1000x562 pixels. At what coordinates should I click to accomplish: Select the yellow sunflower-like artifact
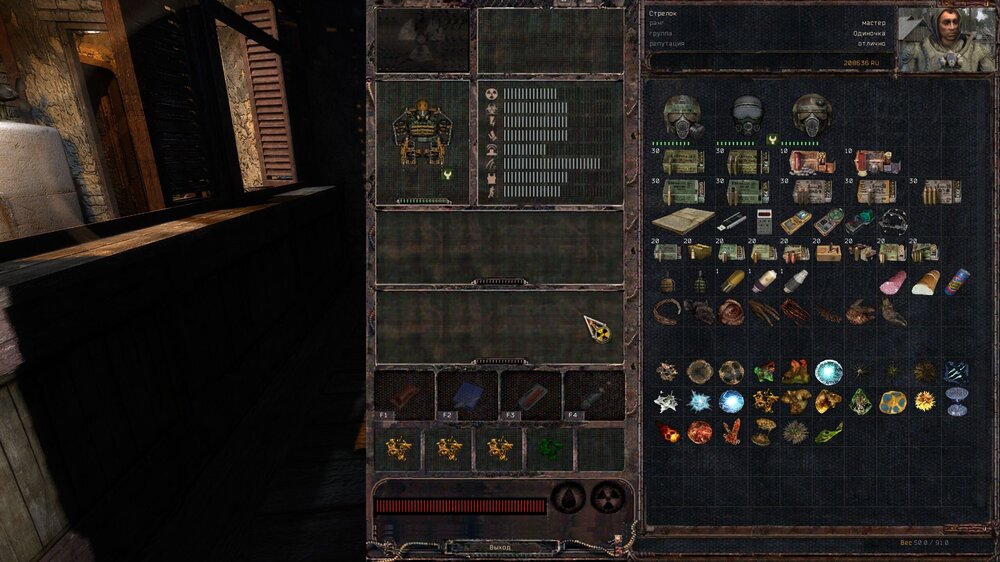925,402
